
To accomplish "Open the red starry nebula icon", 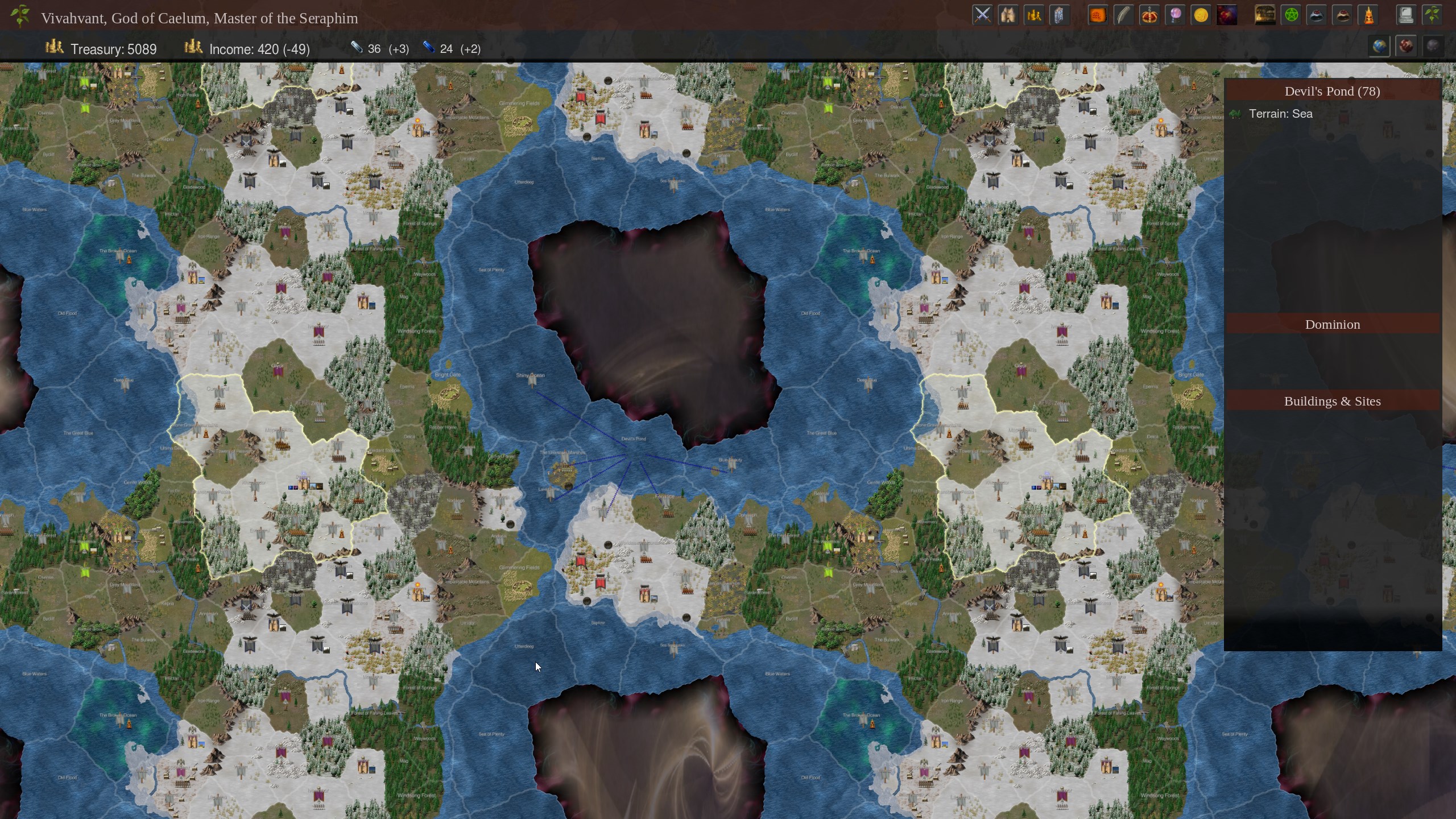I will point(1227,15).
